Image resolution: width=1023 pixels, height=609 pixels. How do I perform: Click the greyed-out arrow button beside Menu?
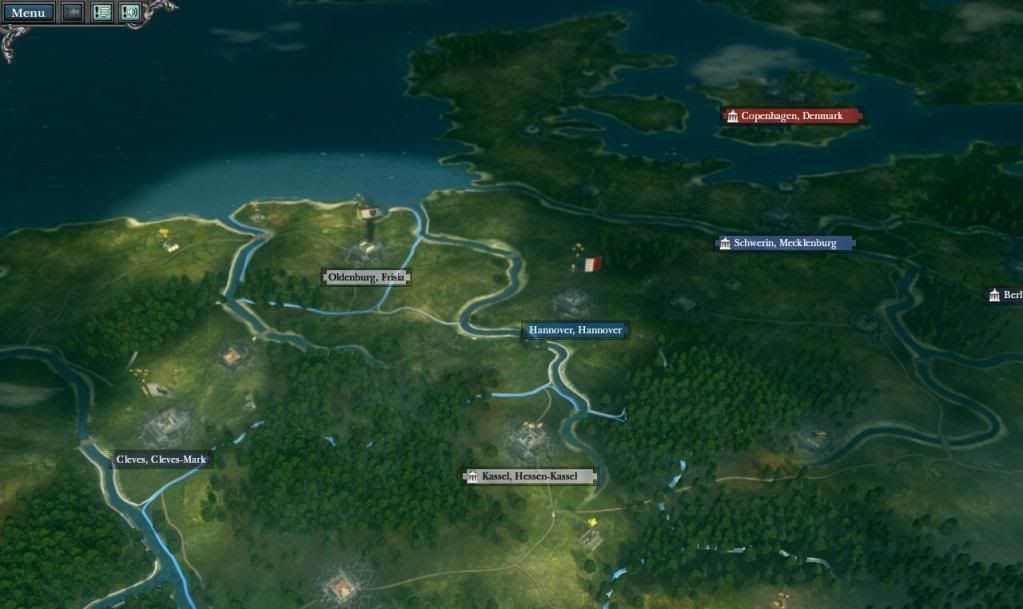click(73, 13)
